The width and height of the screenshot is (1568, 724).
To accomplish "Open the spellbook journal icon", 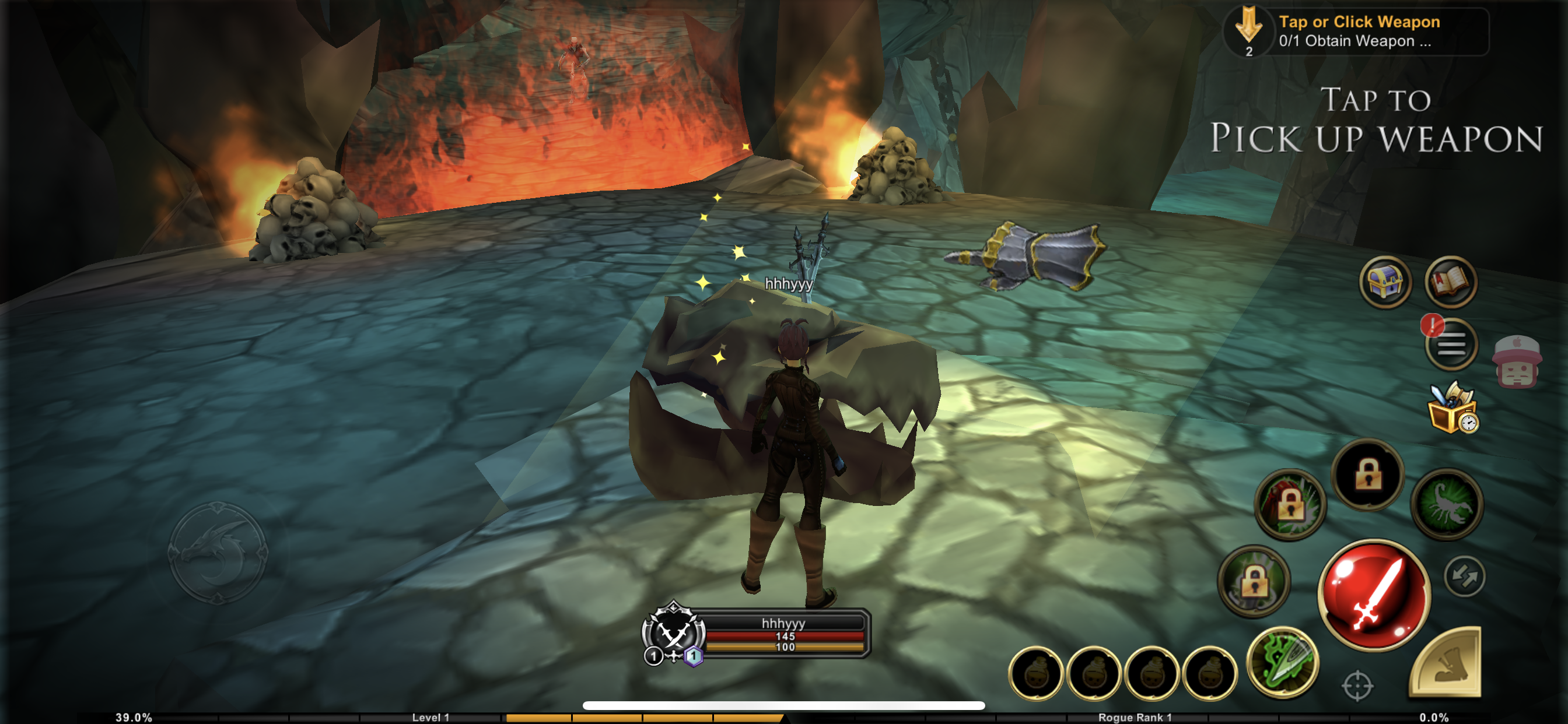I will coord(1451,282).
